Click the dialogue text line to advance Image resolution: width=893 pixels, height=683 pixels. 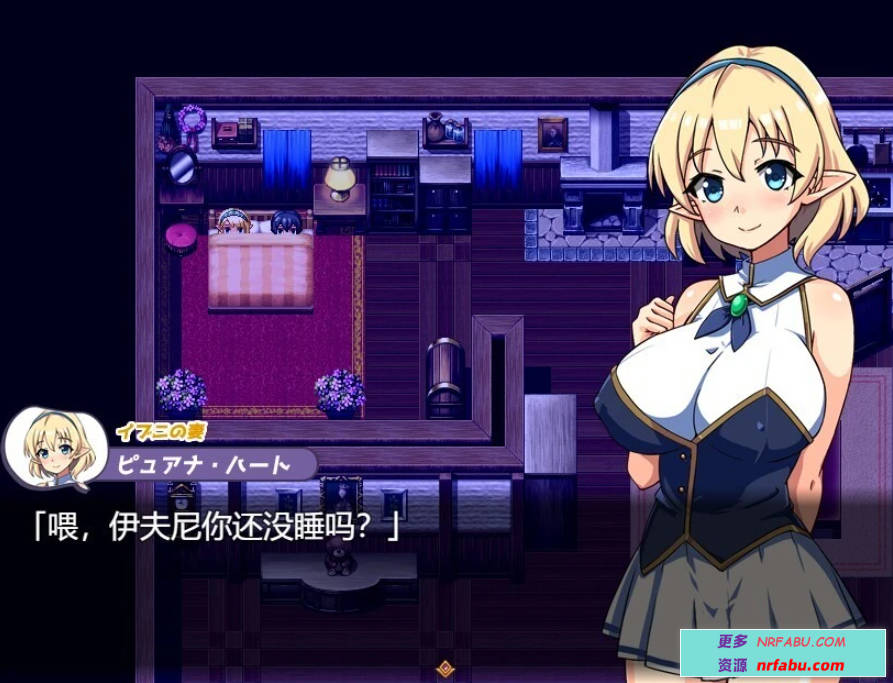pyautogui.click(x=216, y=526)
